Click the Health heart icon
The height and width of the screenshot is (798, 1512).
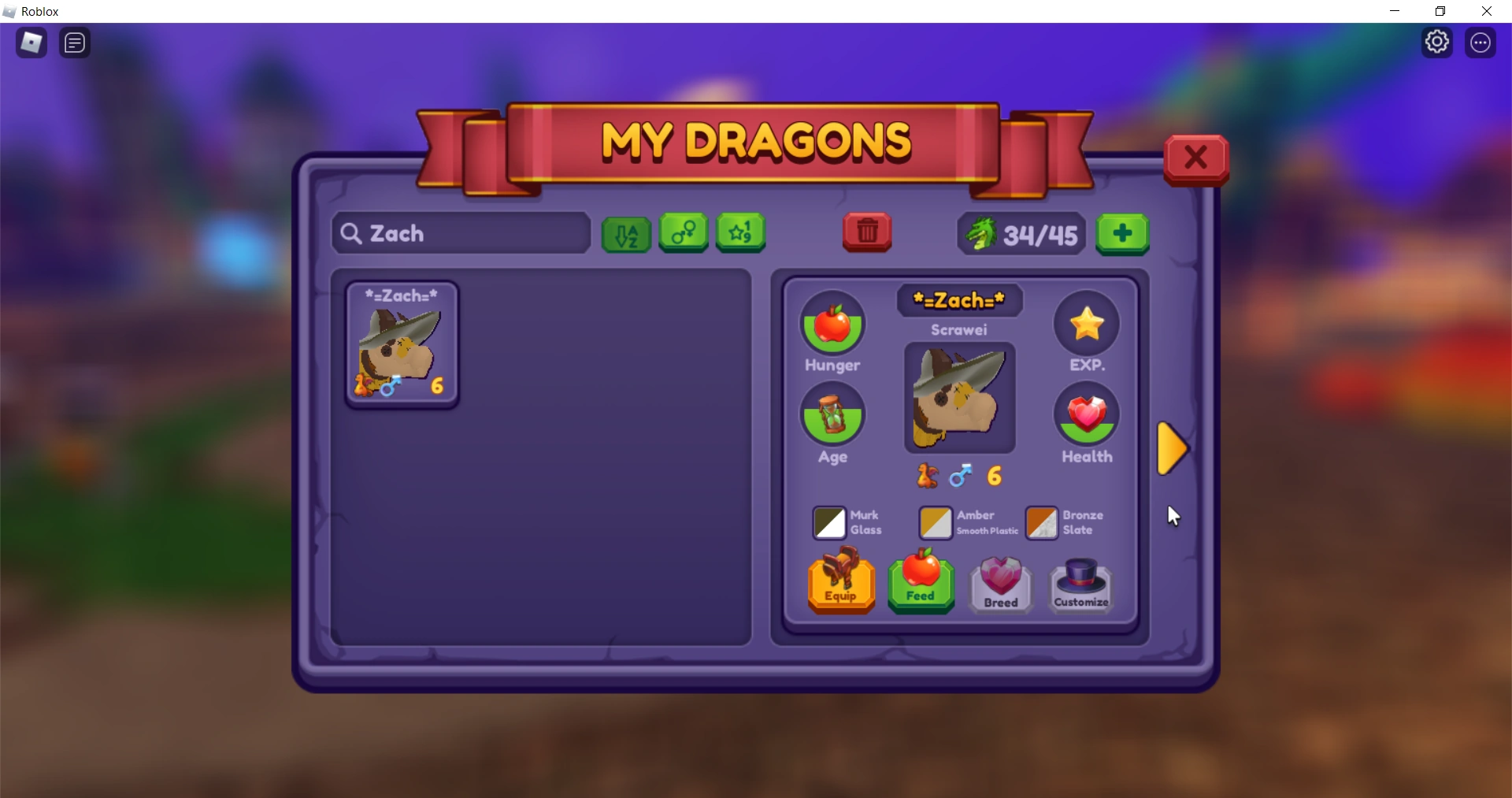pyautogui.click(x=1087, y=415)
